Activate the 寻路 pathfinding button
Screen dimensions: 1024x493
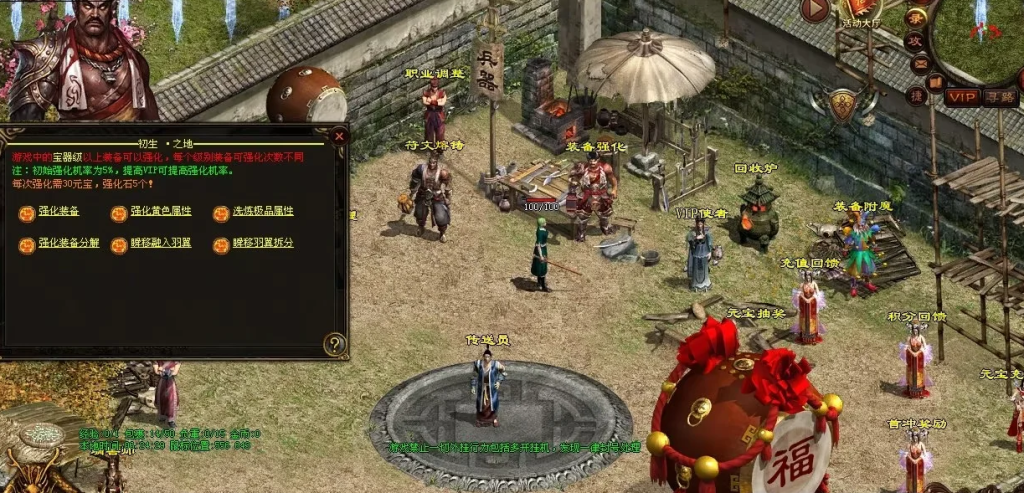click(x=998, y=97)
